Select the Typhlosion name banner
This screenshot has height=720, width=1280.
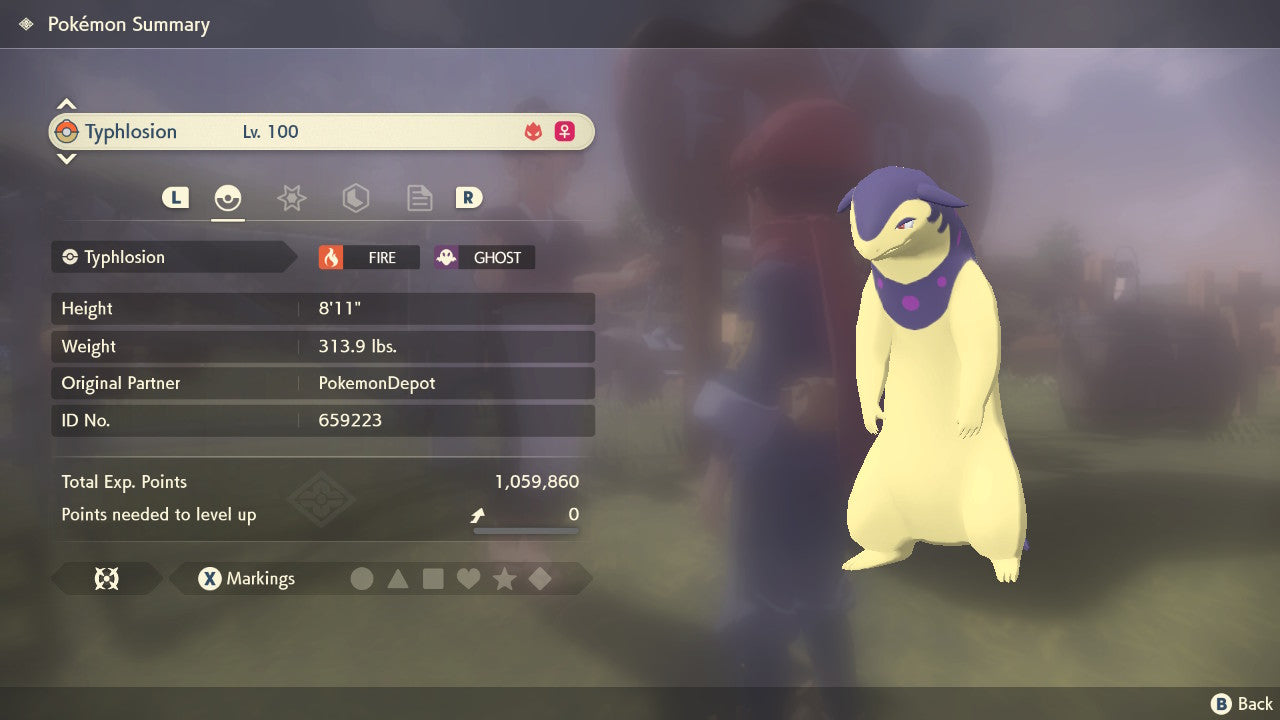[321, 131]
